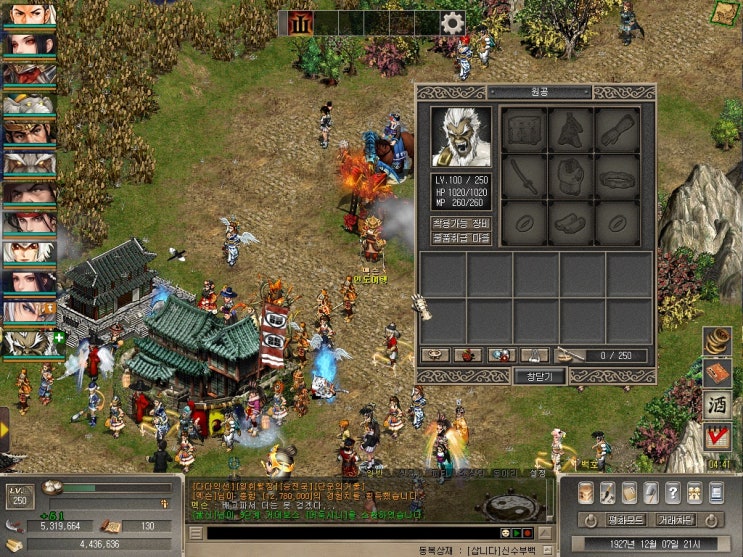The height and width of the screenshot is (557, 743).
Task: Open the gold coins stack icon
Action: pos(717,341)
